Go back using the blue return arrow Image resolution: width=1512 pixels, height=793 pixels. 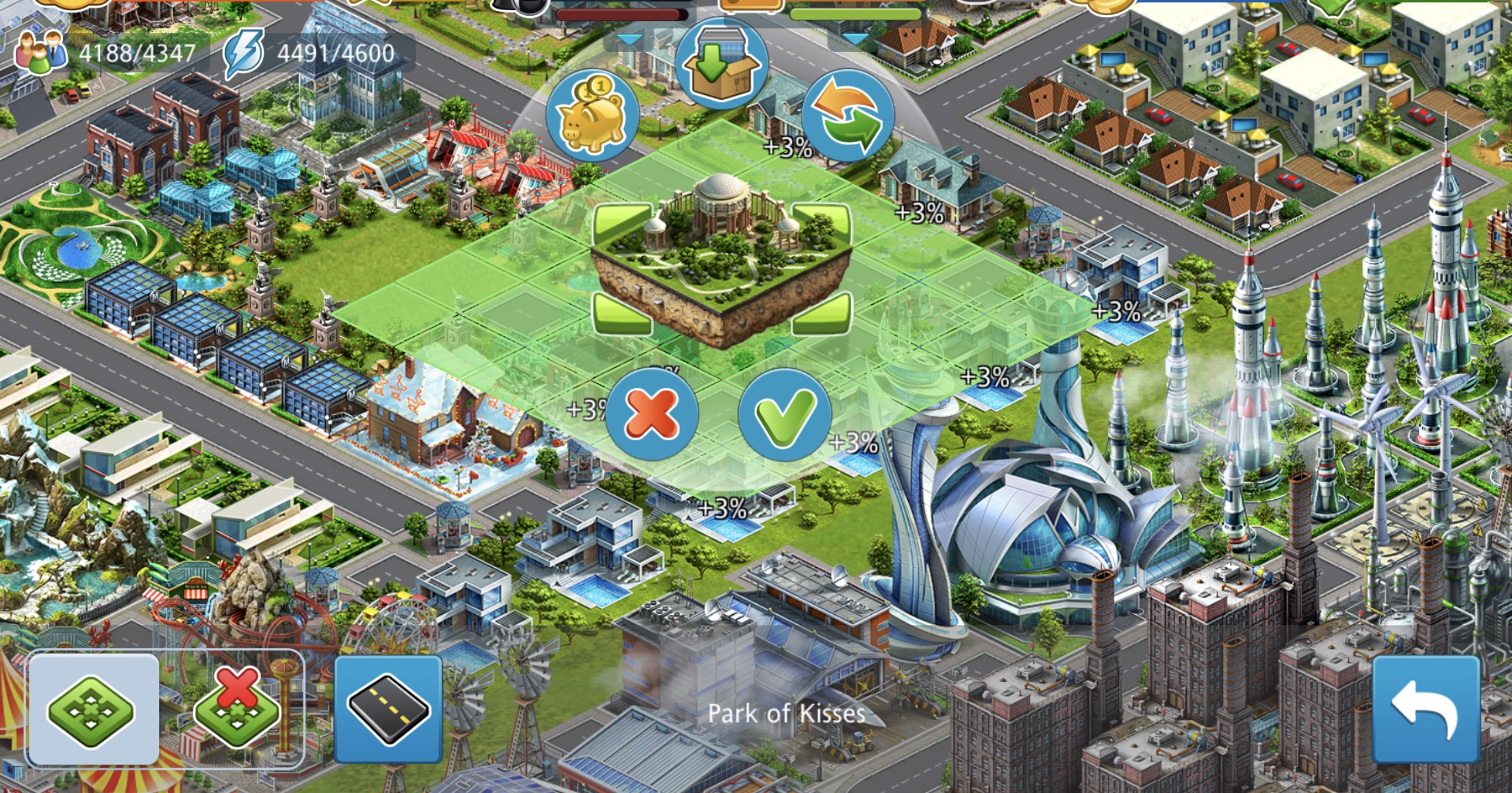point(1426,710)
